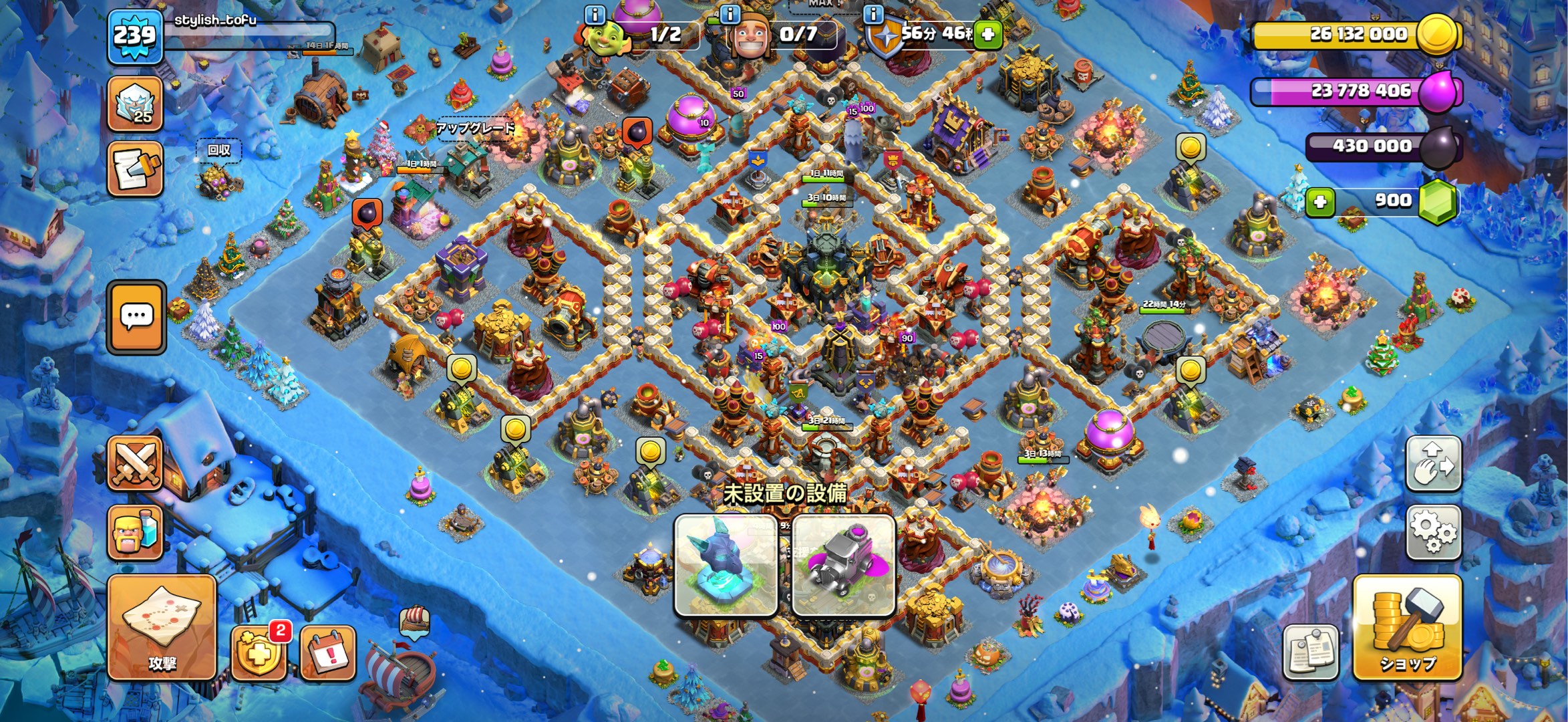Open the events calendar button
Screen dimensions: 1568x722
point(327,652)
